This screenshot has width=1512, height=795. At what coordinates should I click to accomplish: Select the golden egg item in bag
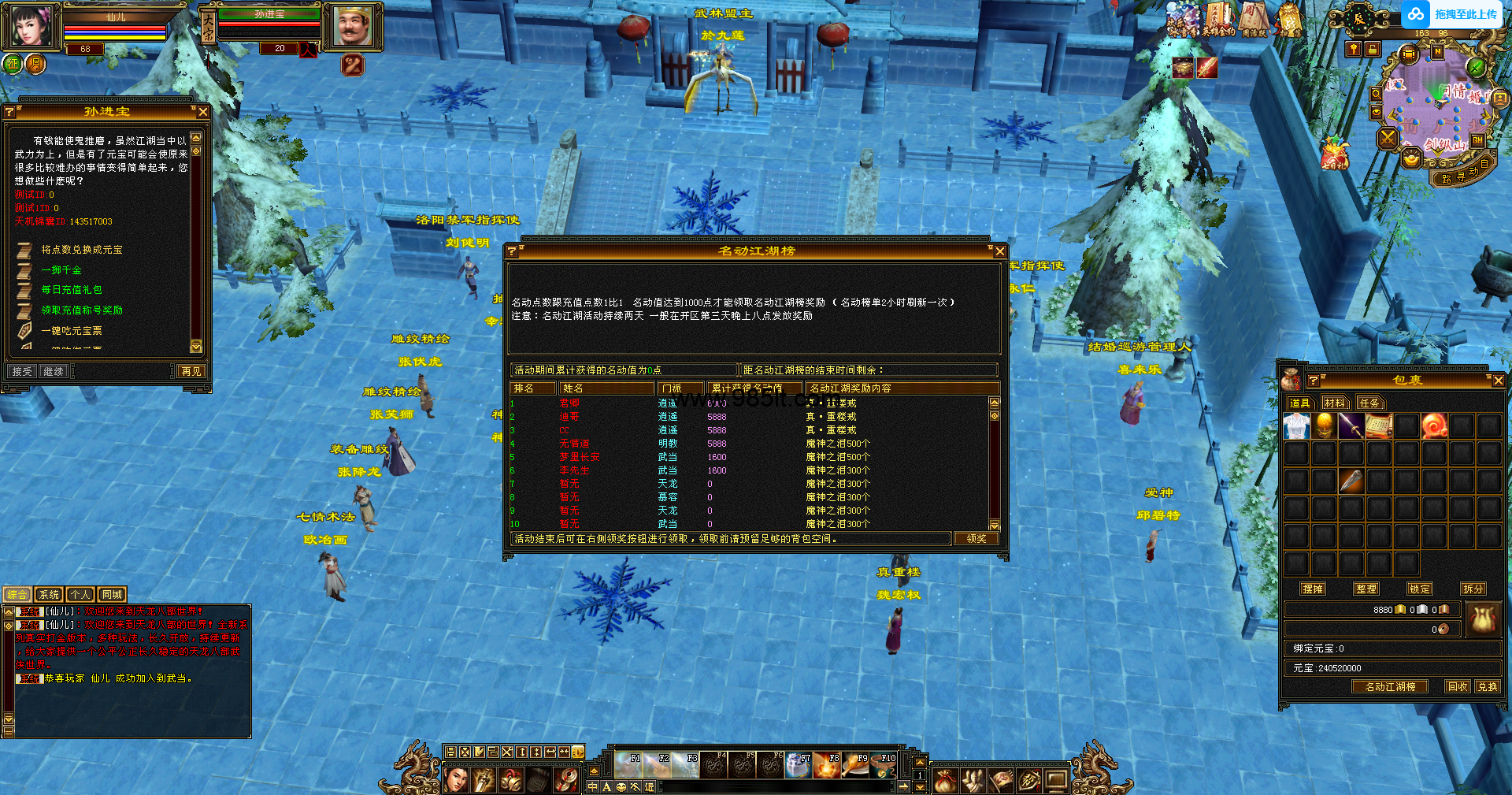coord(1325,426)
